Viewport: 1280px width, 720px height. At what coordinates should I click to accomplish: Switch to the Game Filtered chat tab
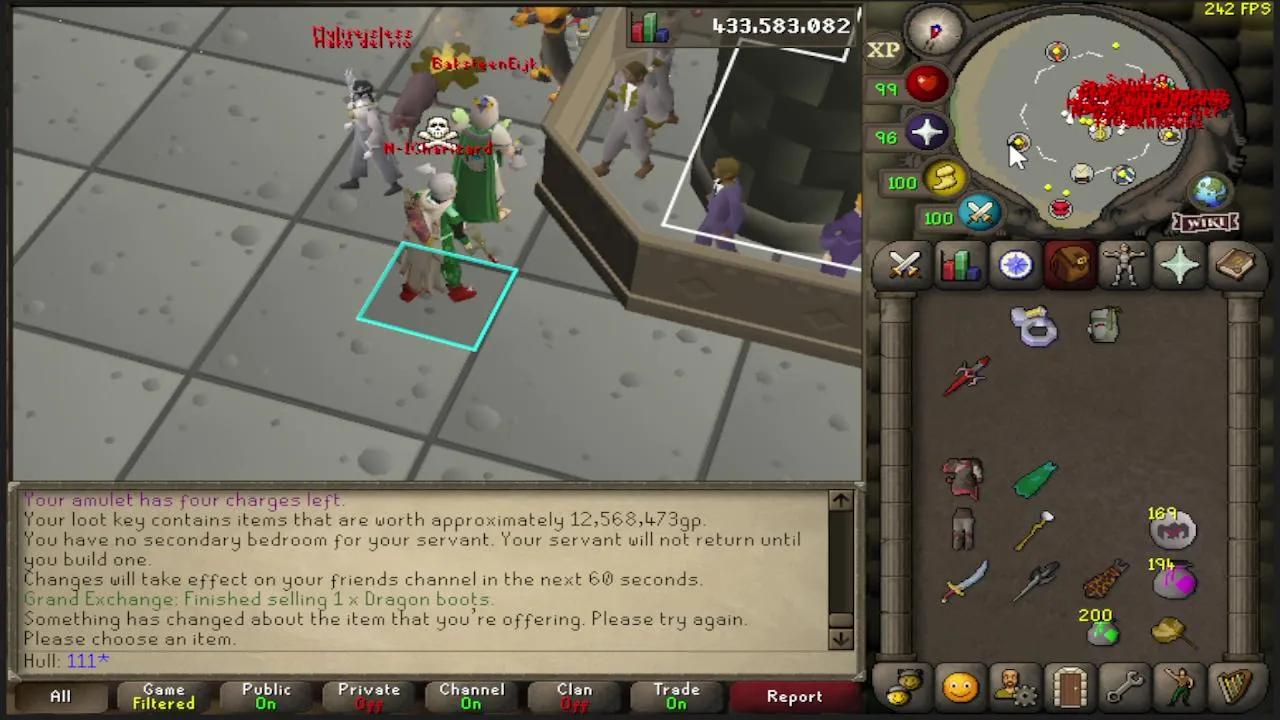coord(162,696)
